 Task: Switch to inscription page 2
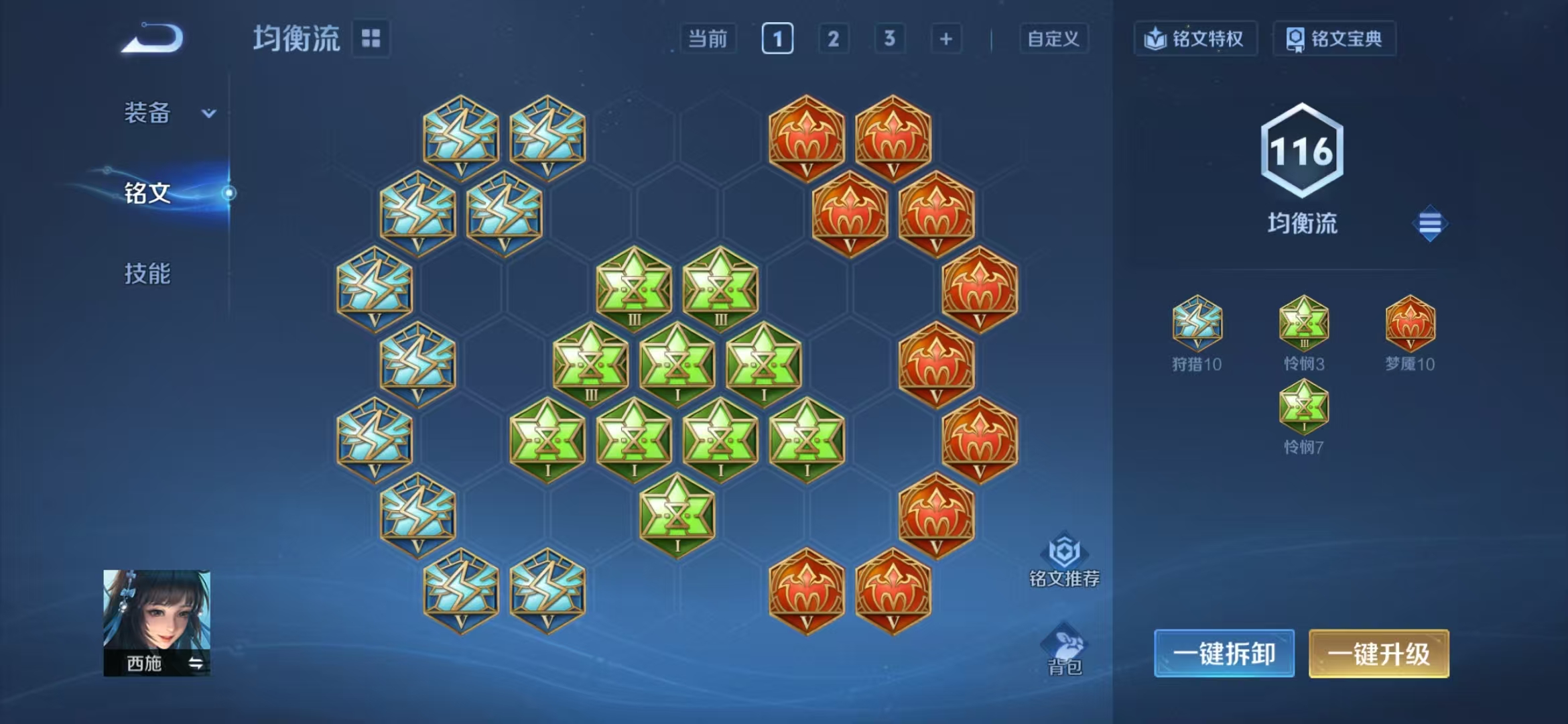(833, 39)
